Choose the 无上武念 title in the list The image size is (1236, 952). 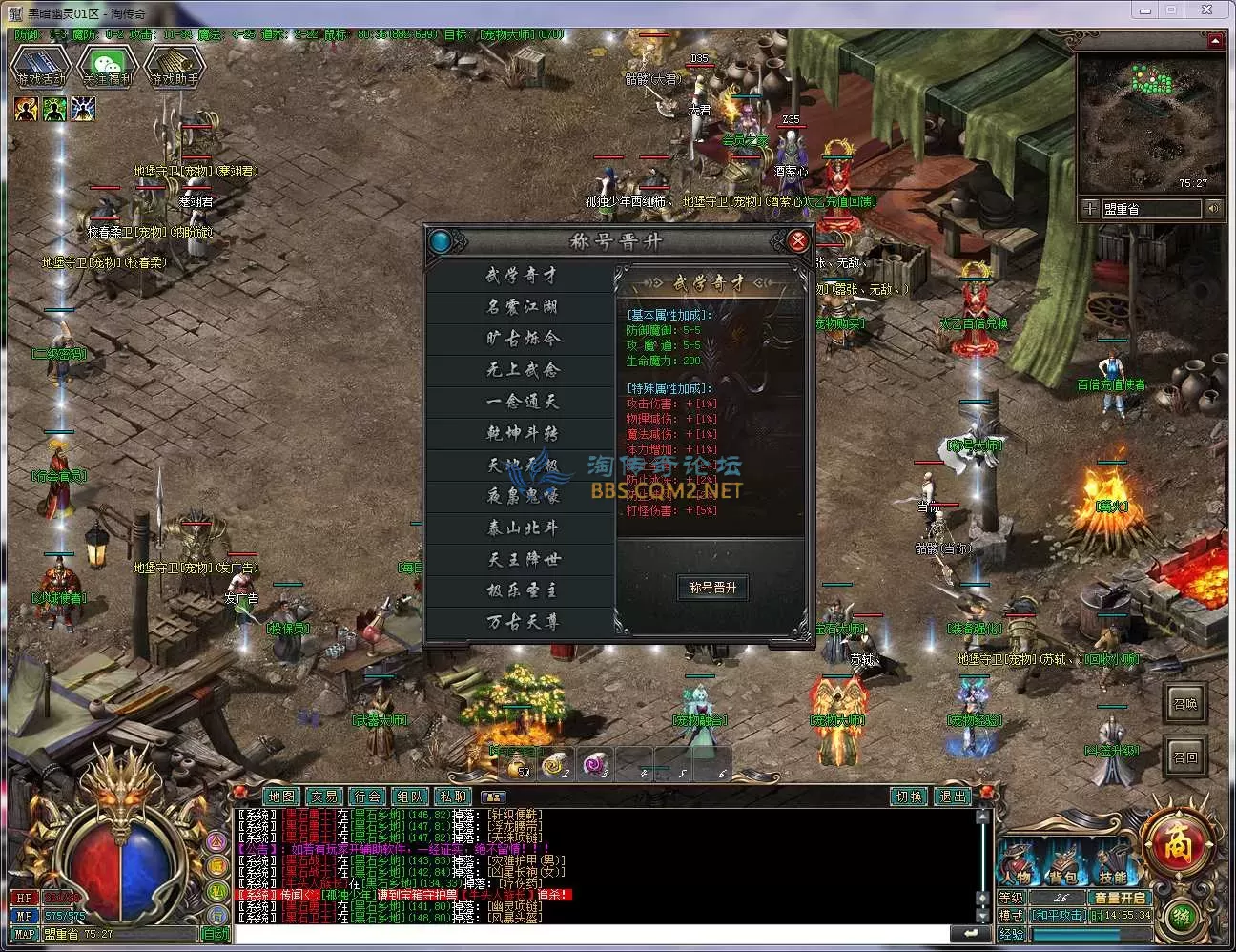(x=521, y=370)
